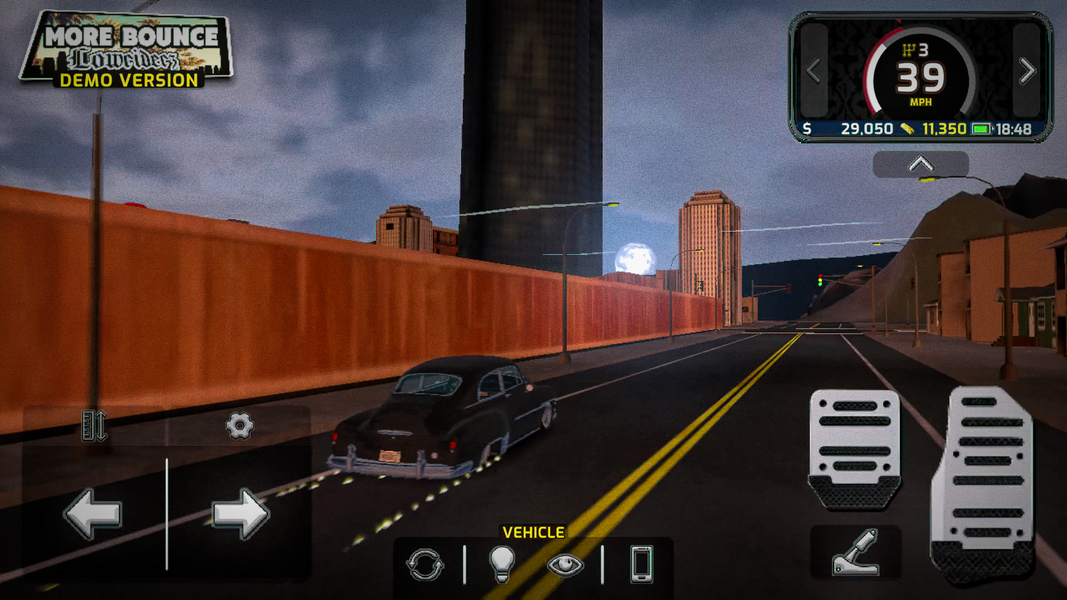
Task: Toggle headlights with the light bulb icon
Action: 501,565
